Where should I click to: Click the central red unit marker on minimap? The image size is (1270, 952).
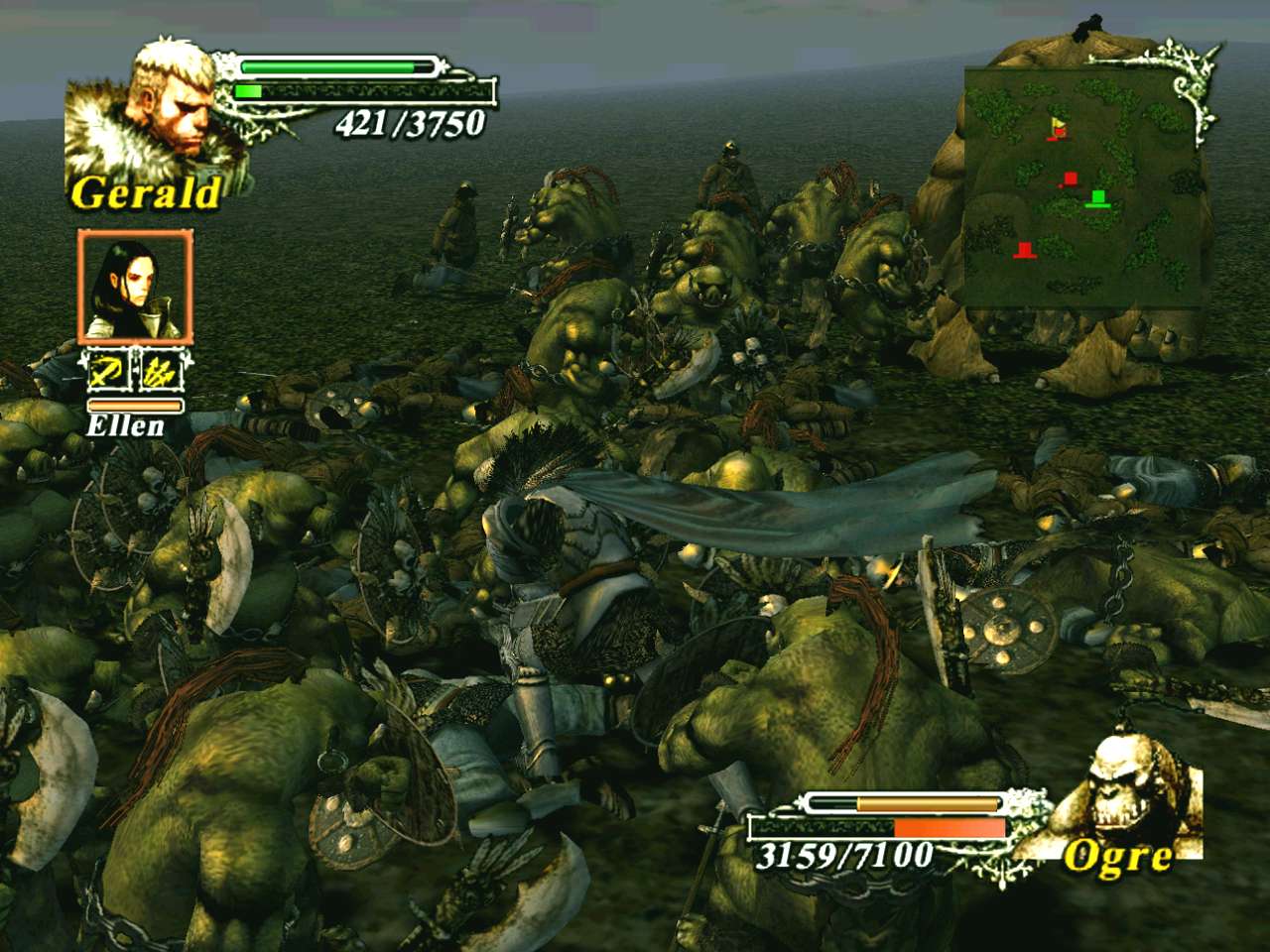(1071, 178)
